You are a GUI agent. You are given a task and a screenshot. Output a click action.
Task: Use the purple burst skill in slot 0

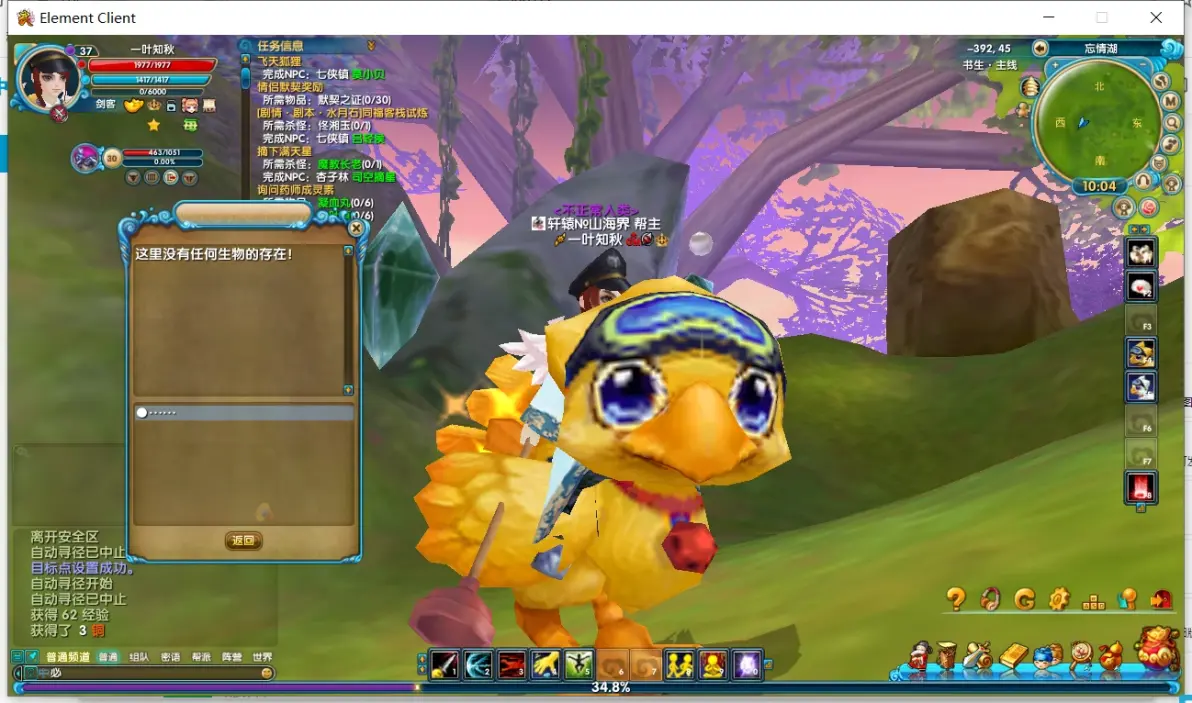(747, 664)
